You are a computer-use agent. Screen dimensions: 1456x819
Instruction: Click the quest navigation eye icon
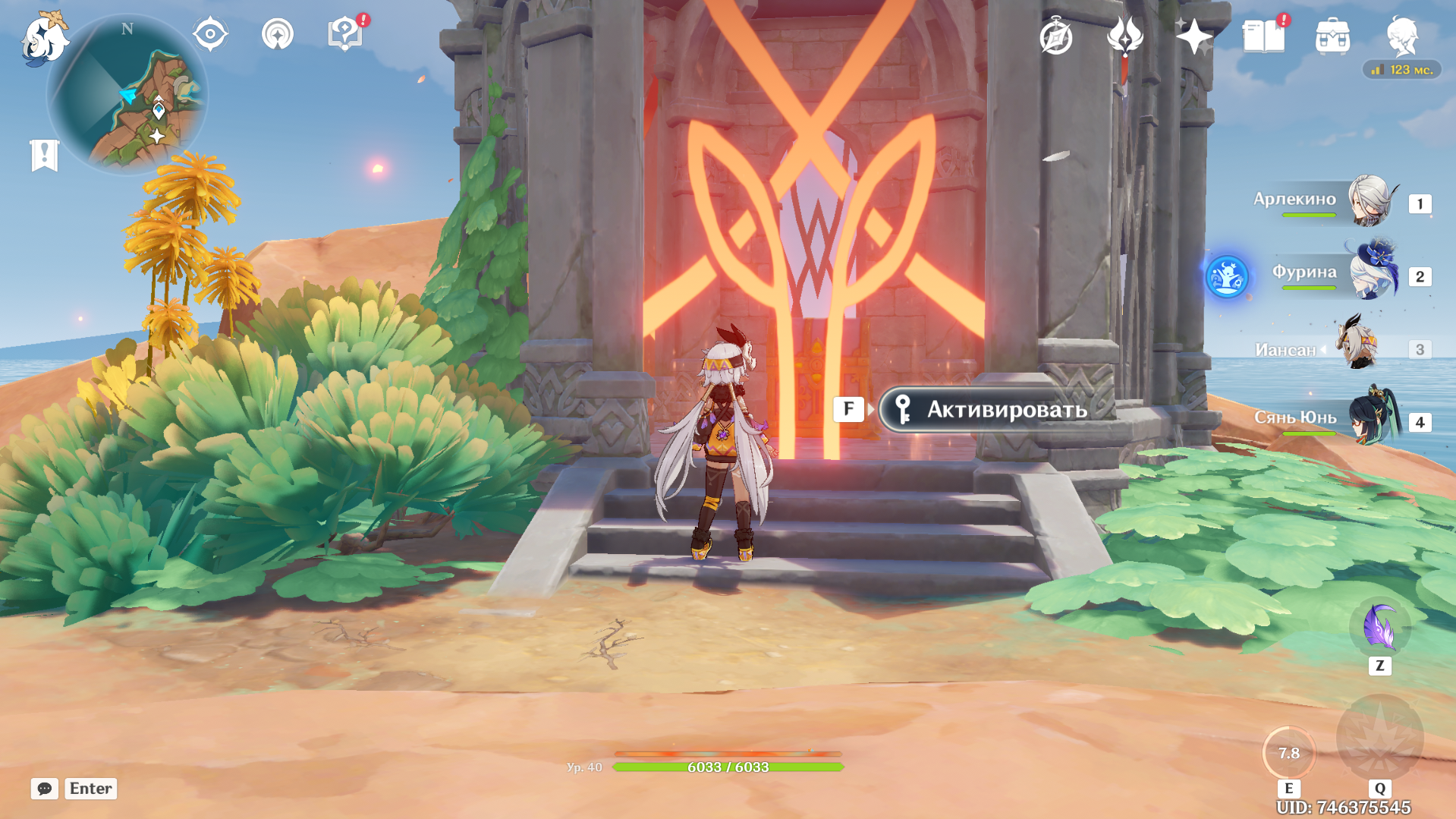coord(210,35)
